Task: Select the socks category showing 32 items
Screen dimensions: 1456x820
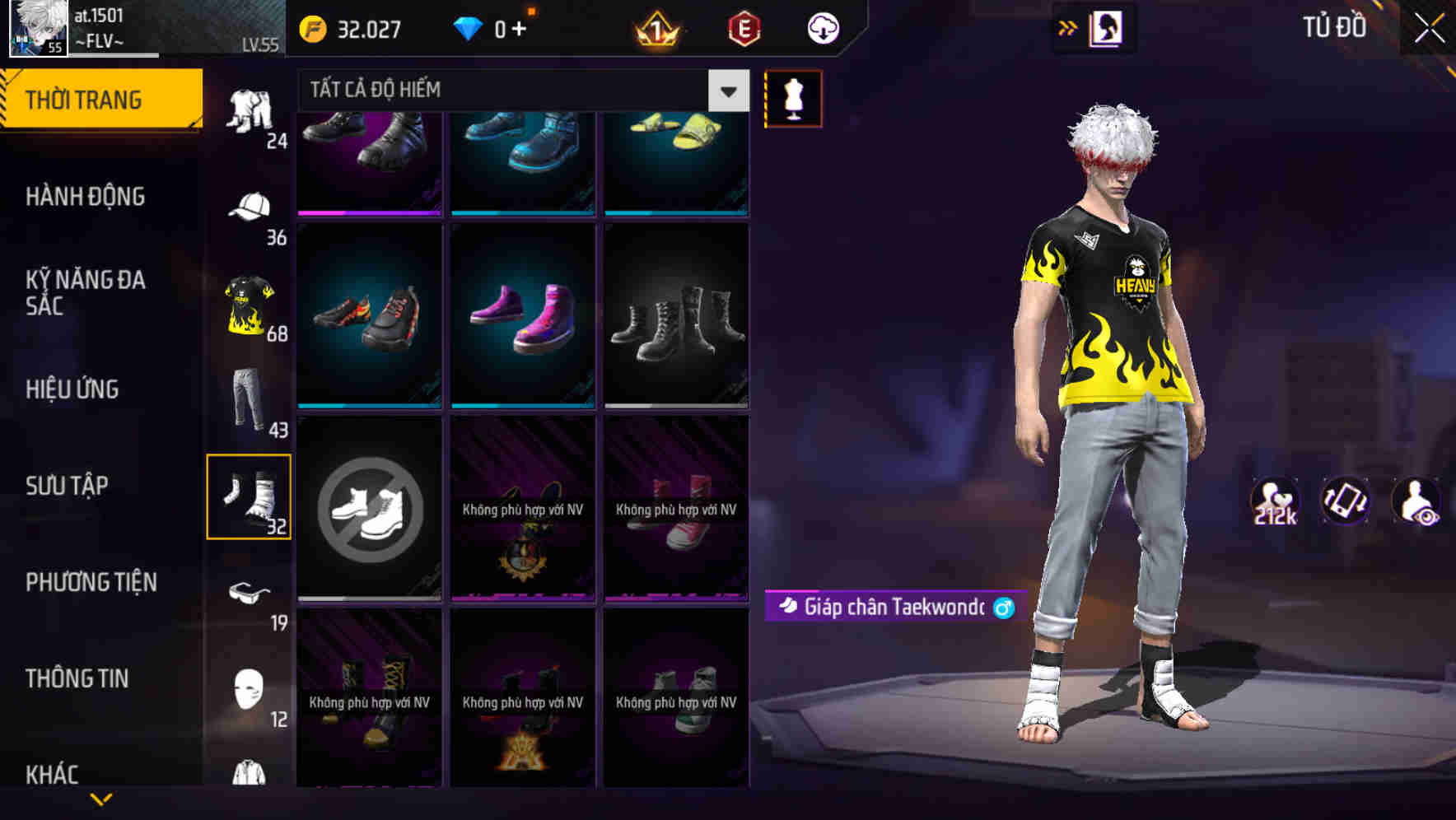Action: tap(250, 494)
